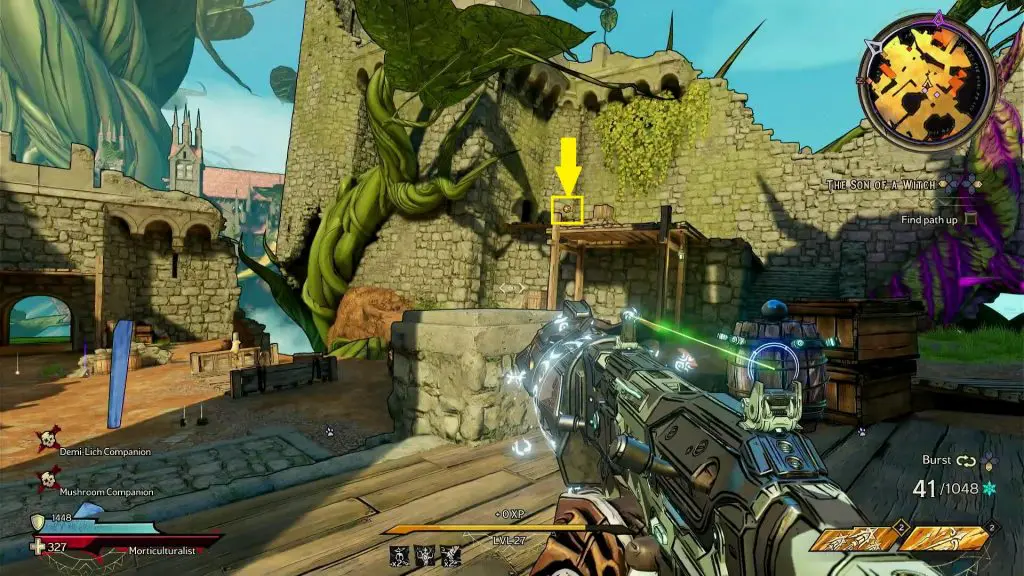Tick the Find path up objective checkbox
1024x576 pixels.
(x=971, y=219)
